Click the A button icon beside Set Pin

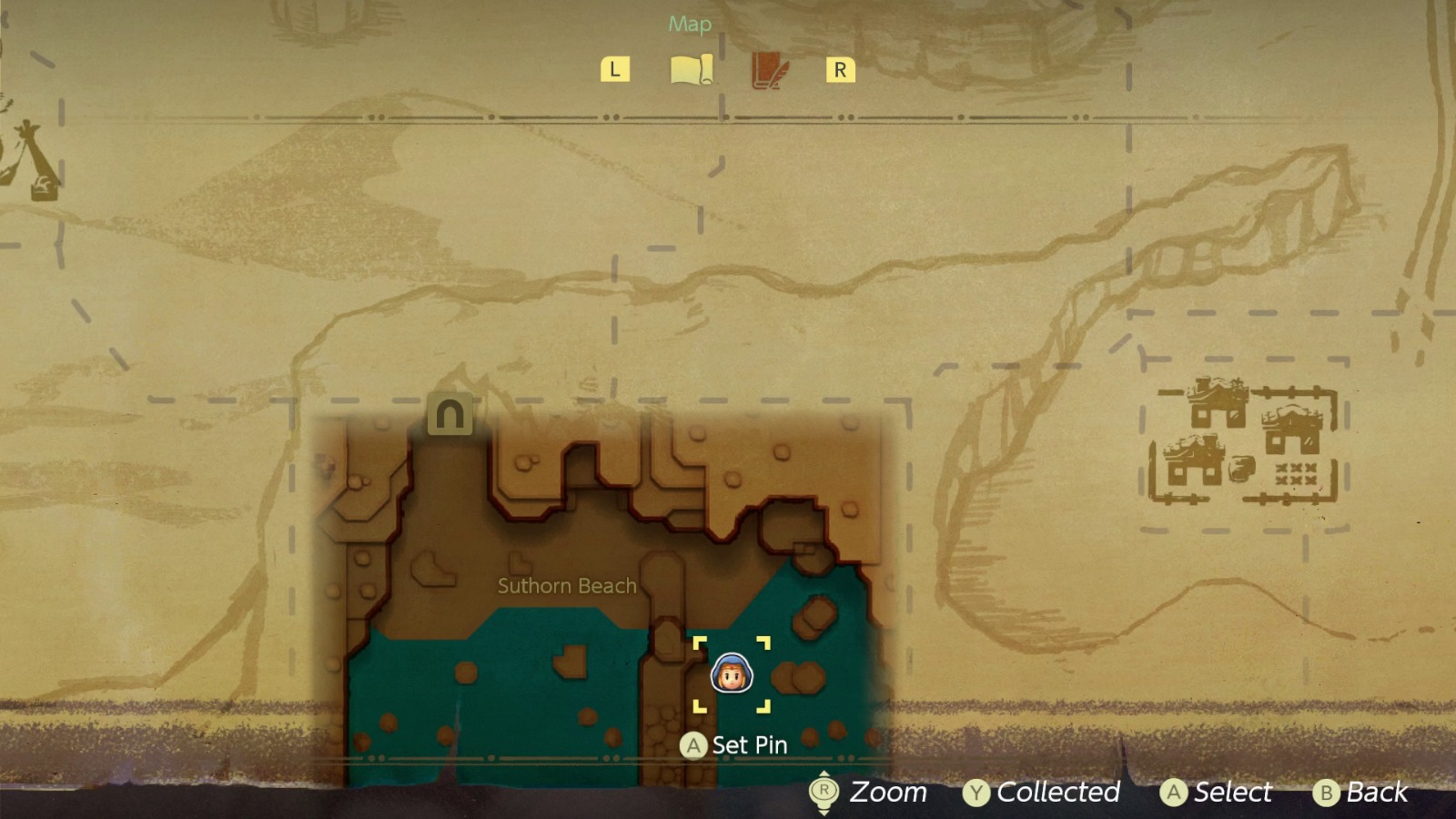point(695,745)
